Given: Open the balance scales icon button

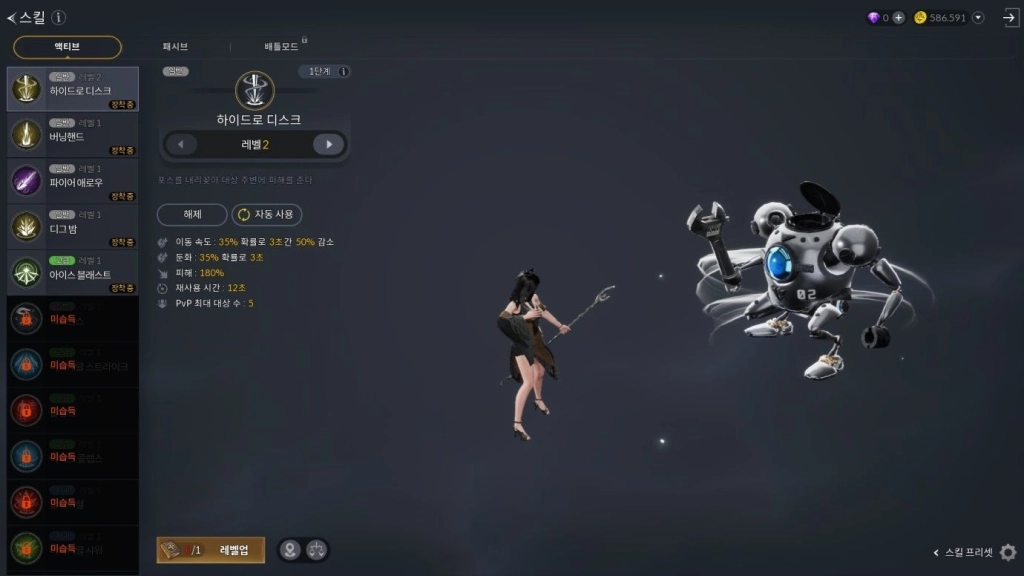Looking at the screenshot, I should [x=316, y=550].
